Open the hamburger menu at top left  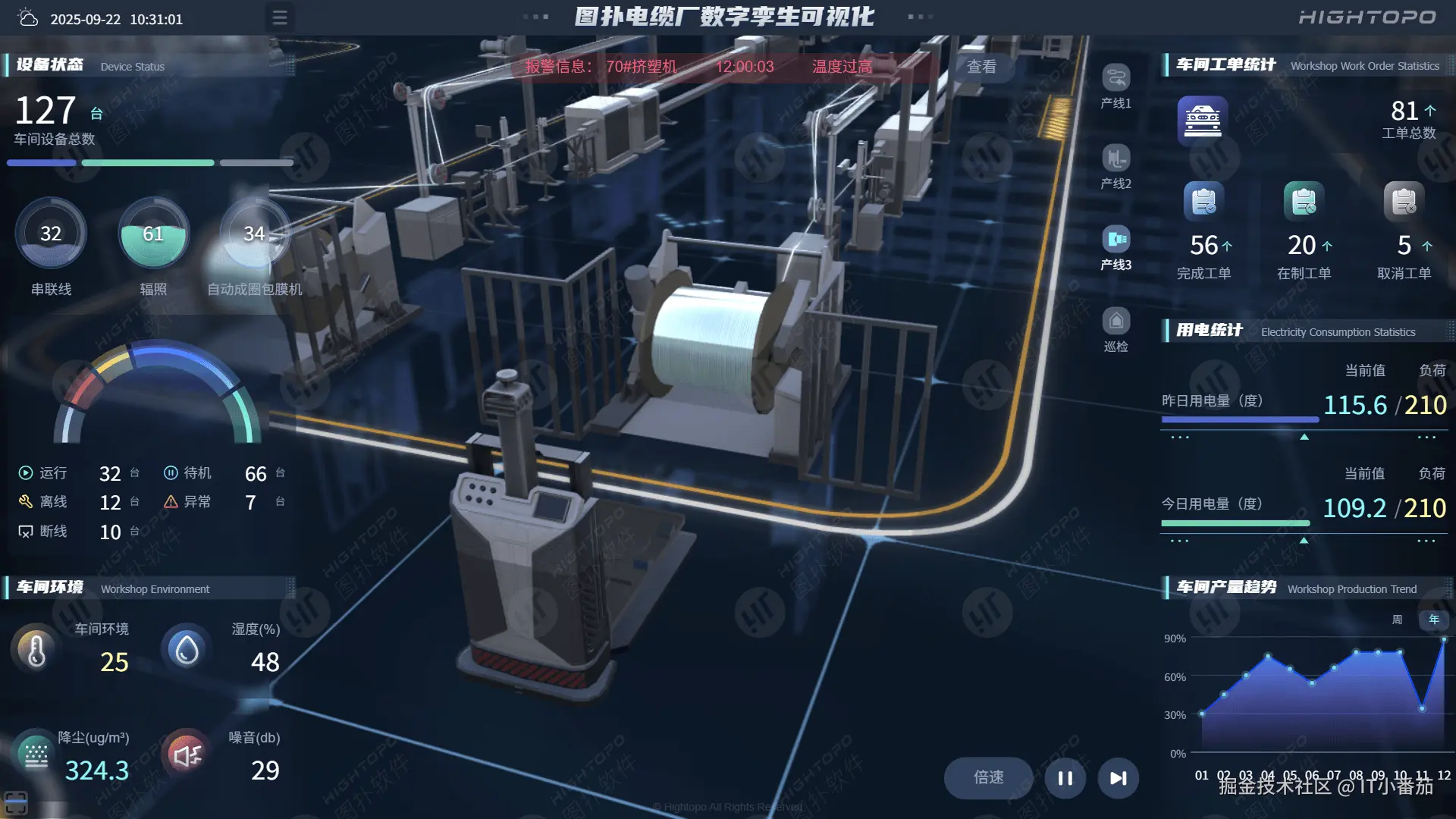pyautogui.click(x=280, y=17)
